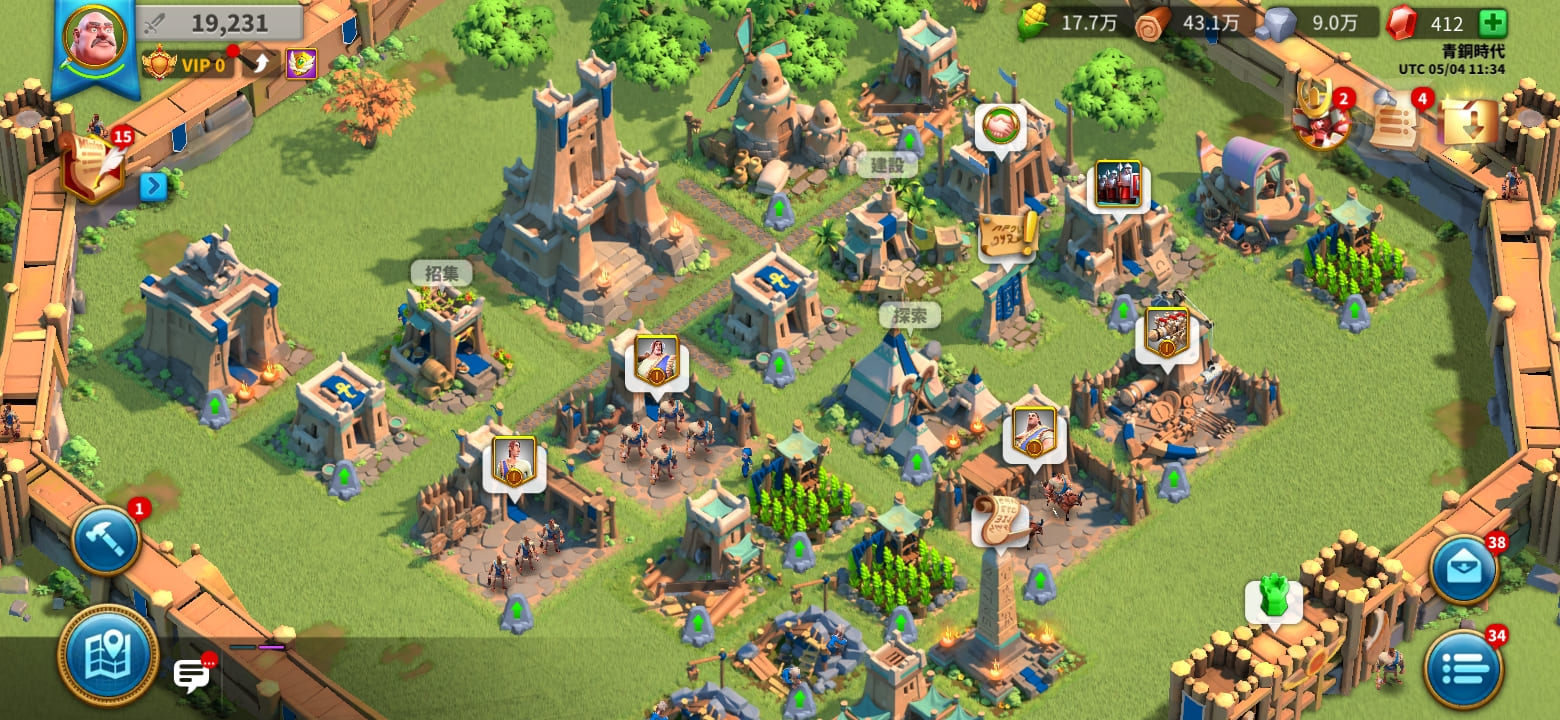This screenshot has height=720, width=1560.
Task: Tap the 招集 bubble
Action: 441,272
